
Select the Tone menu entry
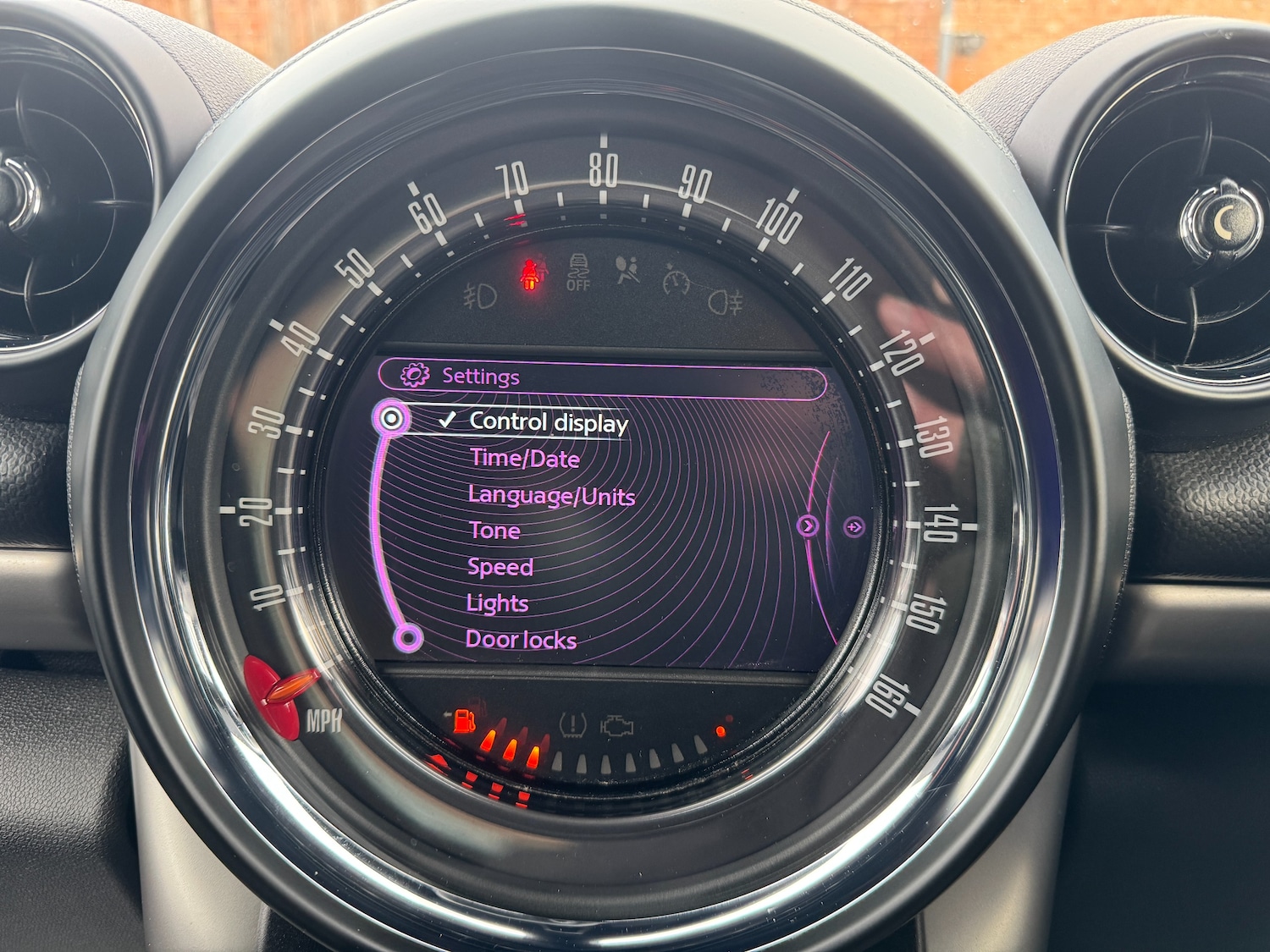(x=494, y=531)
